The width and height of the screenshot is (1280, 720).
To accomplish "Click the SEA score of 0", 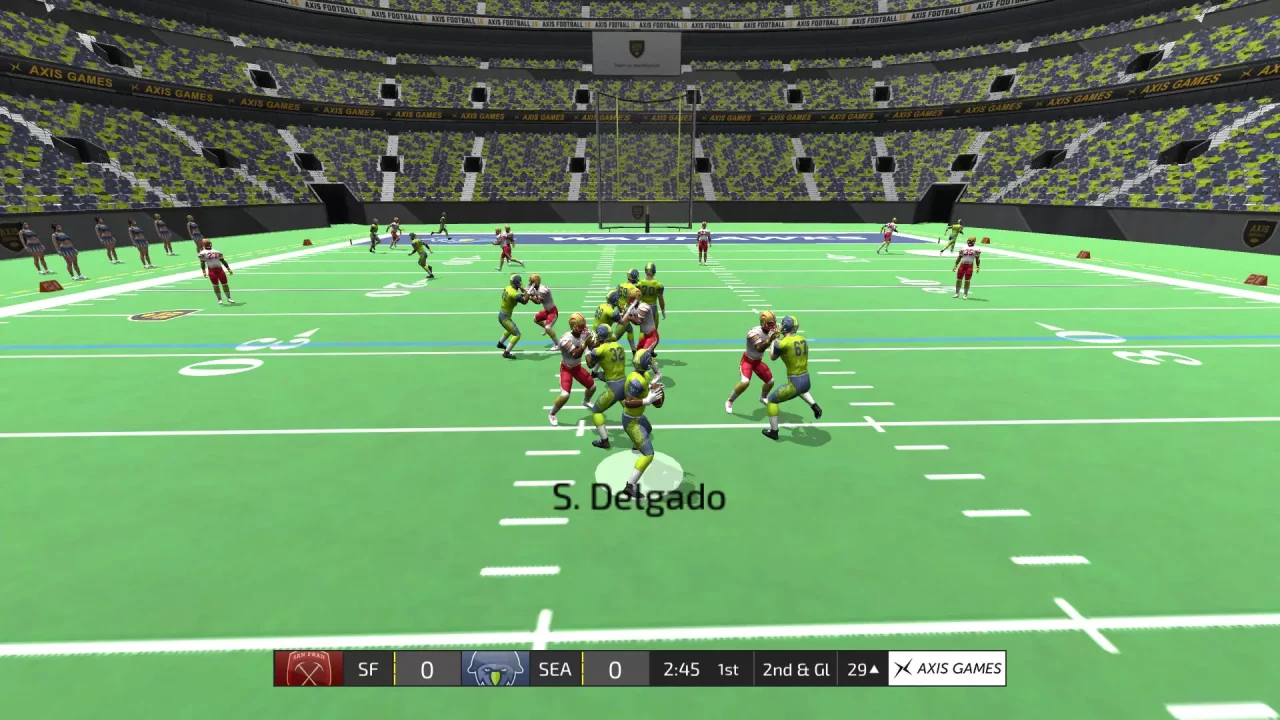I will point(614,669).
